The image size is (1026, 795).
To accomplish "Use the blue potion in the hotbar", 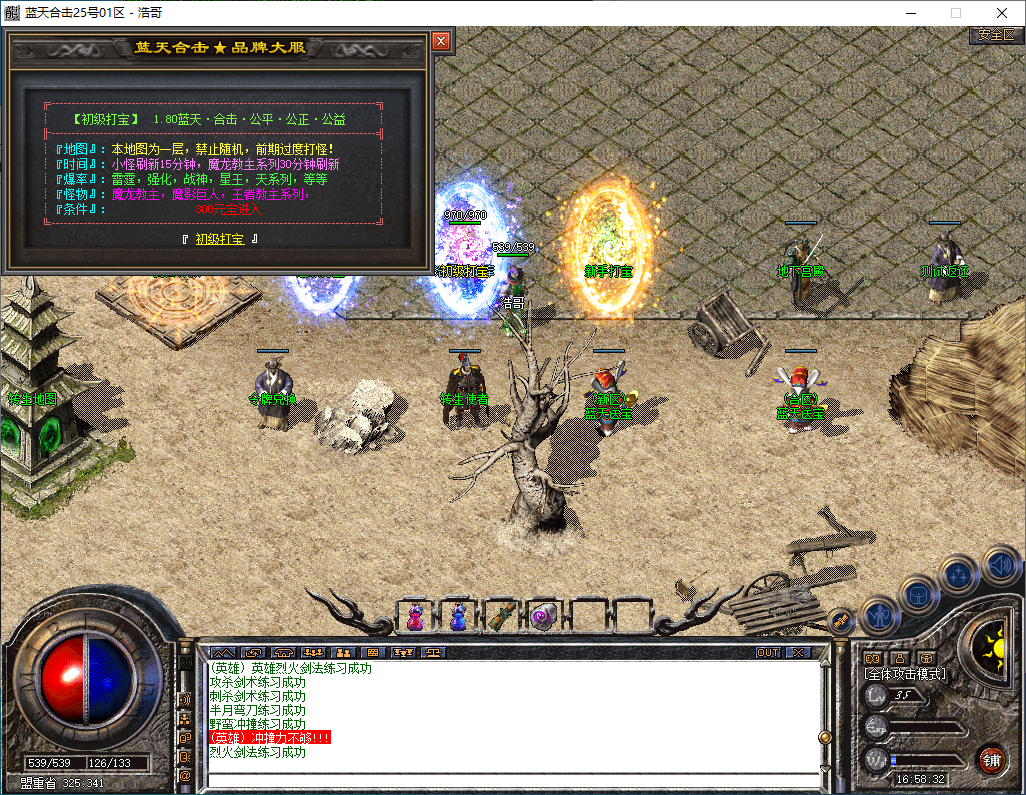I will click(458, 617).
